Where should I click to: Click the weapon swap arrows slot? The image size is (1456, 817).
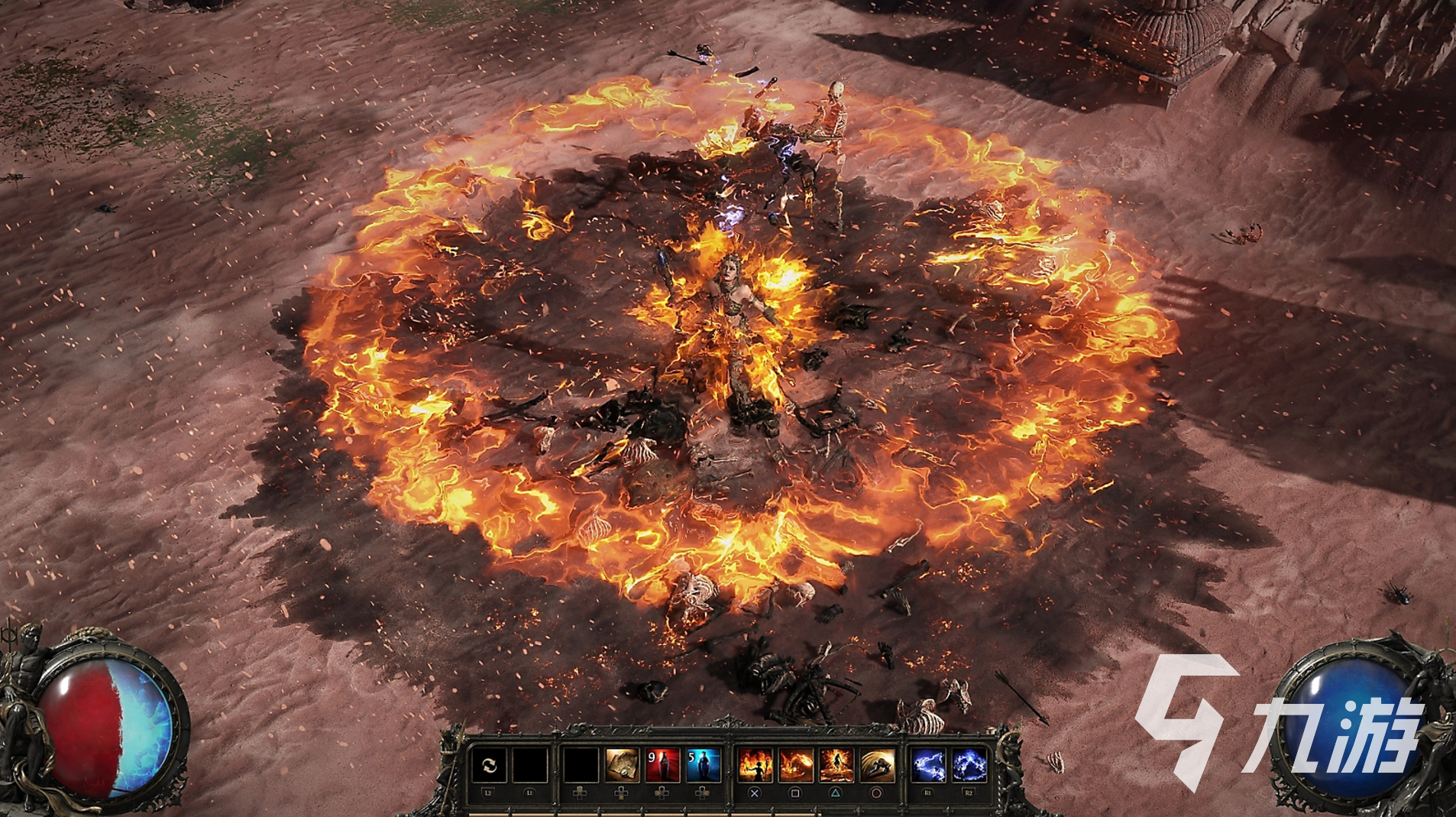(x=489, y=765)
